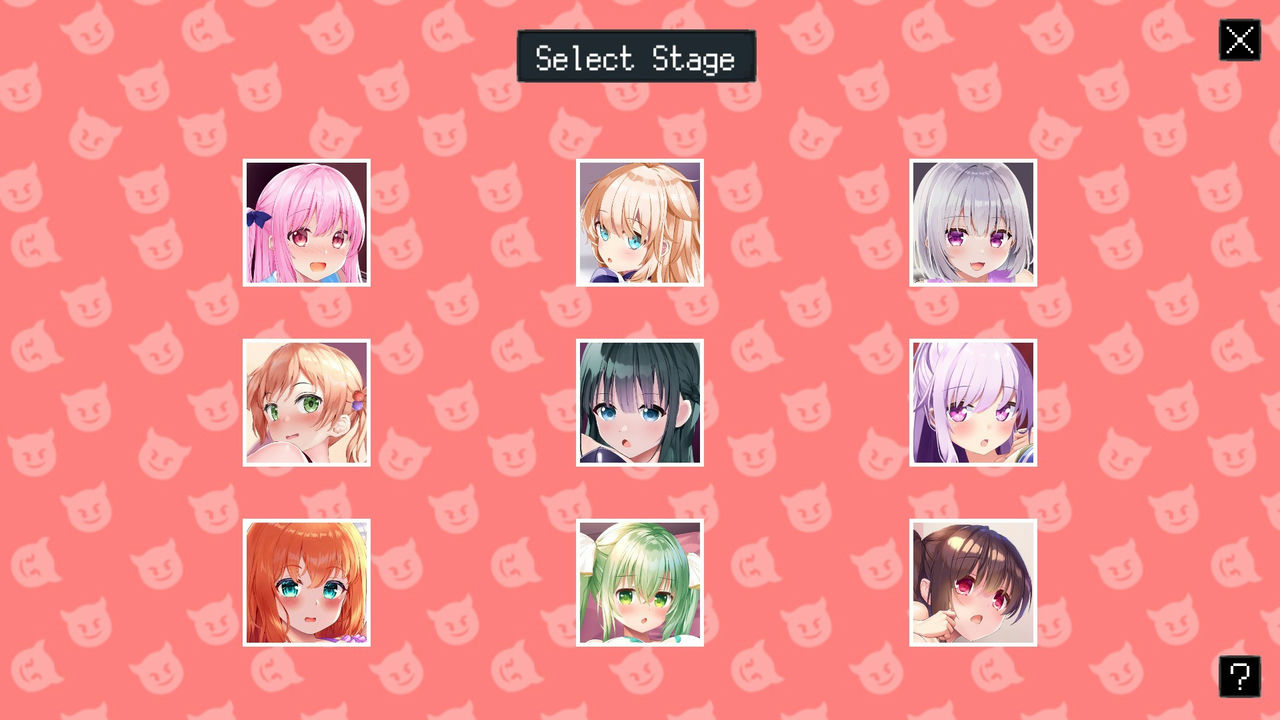Select the blonde girl with blue eyes stage
Image resolution: width=1280 pixels, height=720 pixels.
click(639, 222)
